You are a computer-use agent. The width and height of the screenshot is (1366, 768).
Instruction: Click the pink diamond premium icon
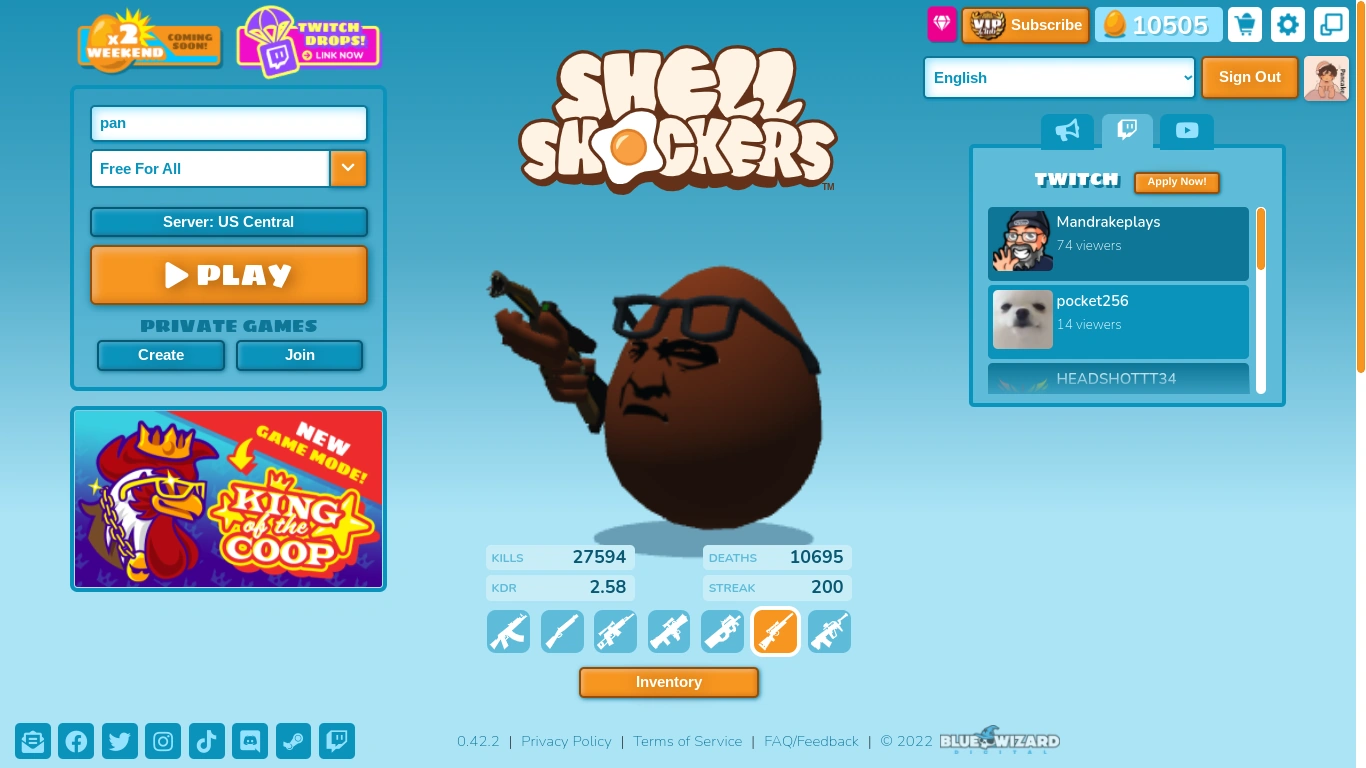(x=941, y=24)
